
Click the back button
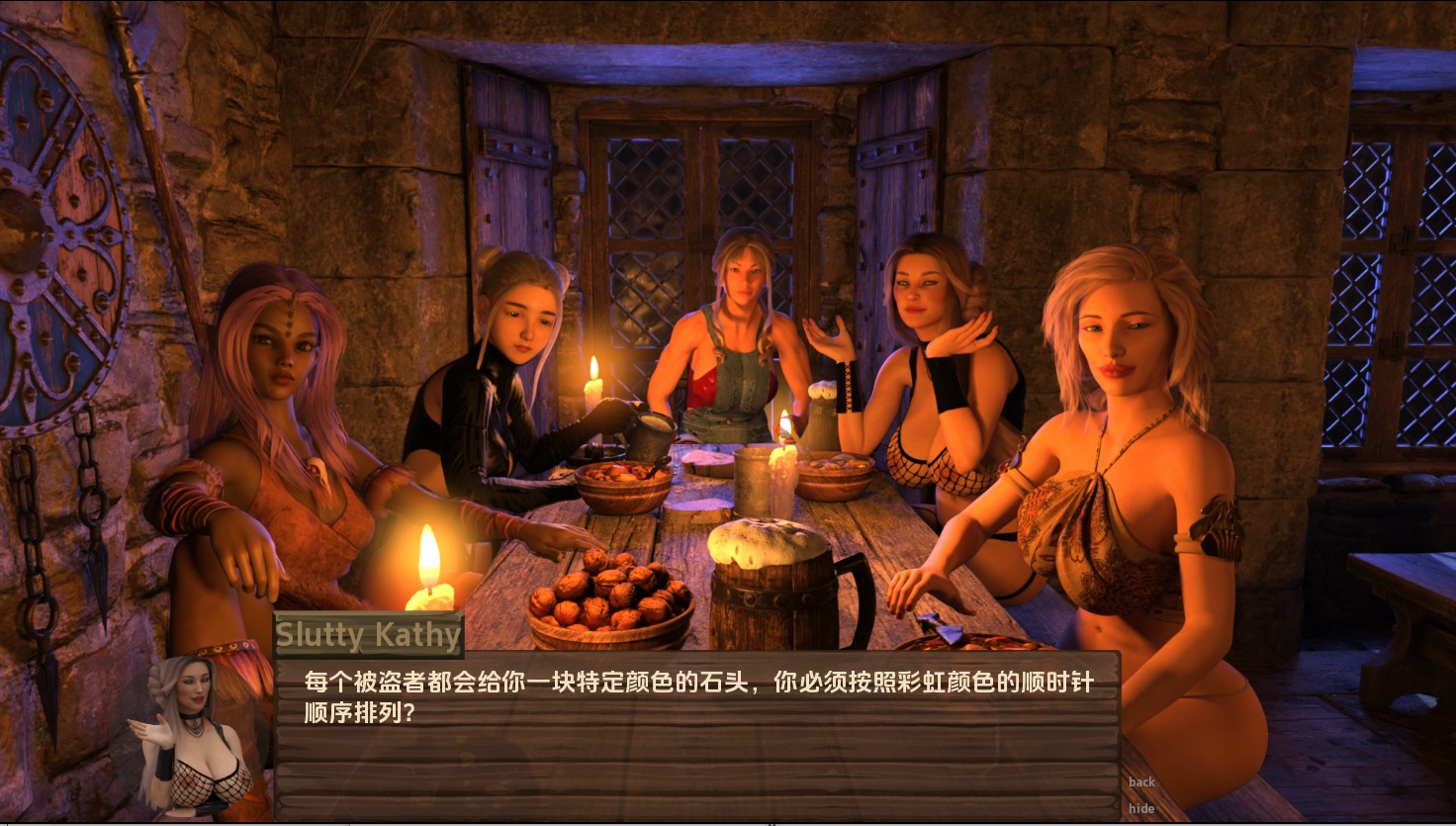pos(1141,781)
